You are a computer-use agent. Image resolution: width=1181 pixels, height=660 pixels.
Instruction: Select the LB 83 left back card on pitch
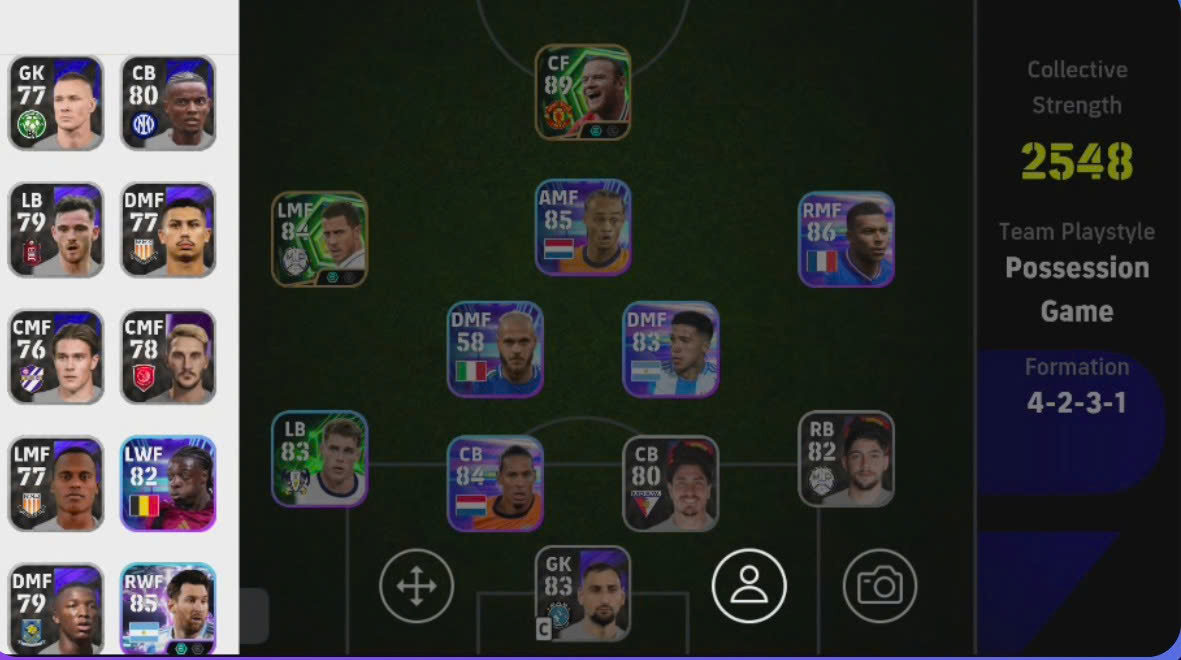click(320, 459)
